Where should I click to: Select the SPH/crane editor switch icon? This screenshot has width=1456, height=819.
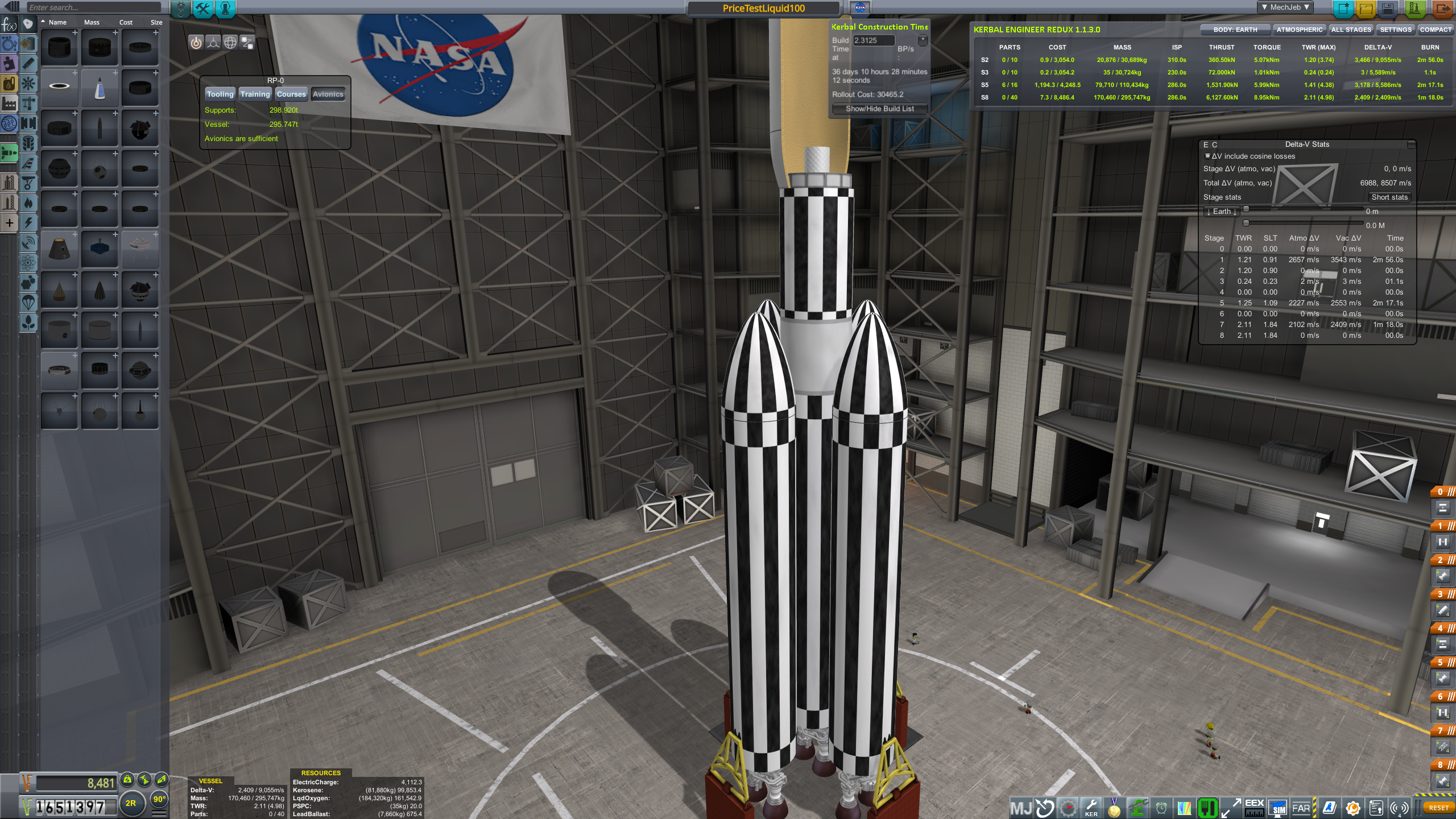pos(180,8)
